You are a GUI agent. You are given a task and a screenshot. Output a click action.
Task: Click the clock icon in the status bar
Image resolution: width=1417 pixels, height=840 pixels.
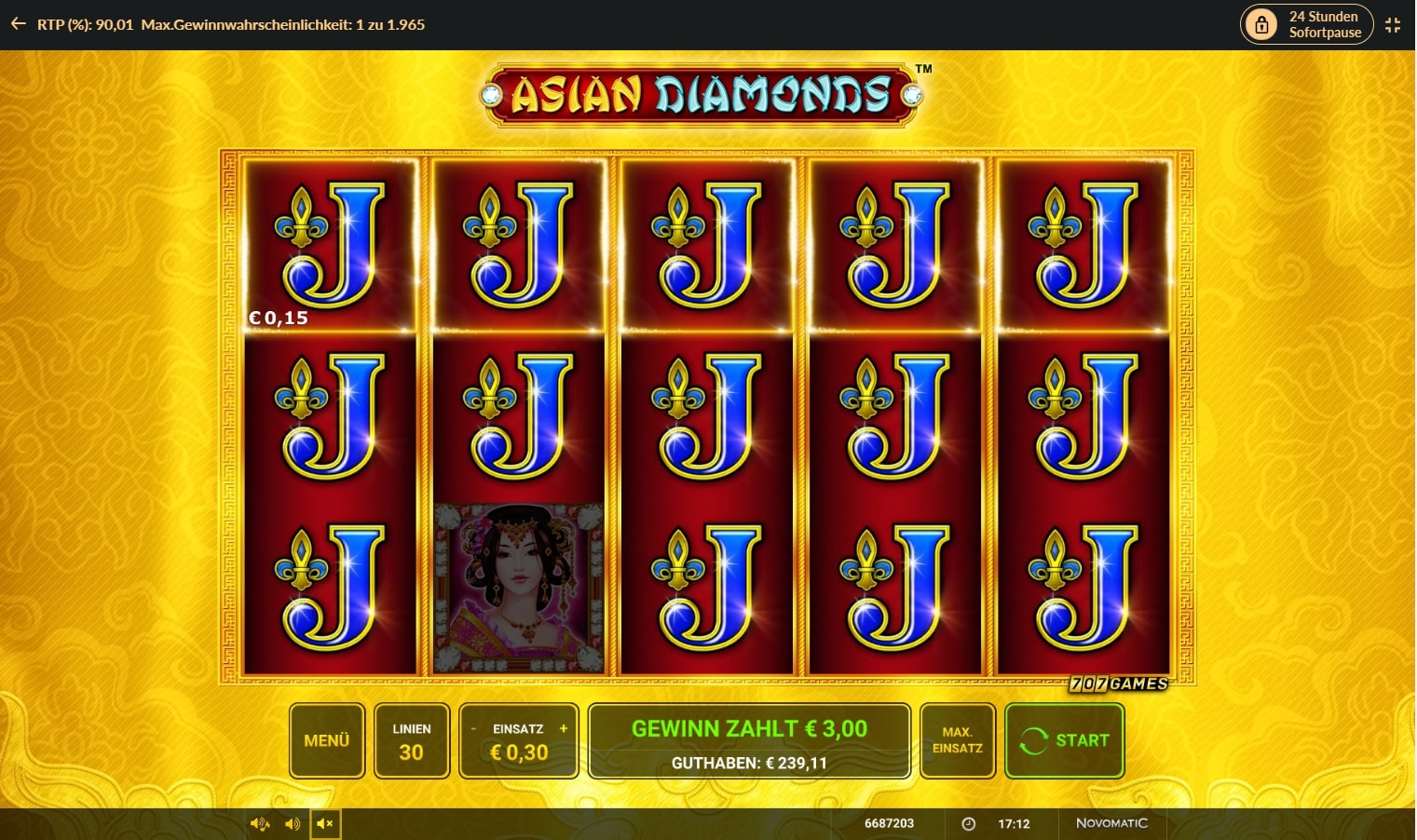click(x=967, y=823)
